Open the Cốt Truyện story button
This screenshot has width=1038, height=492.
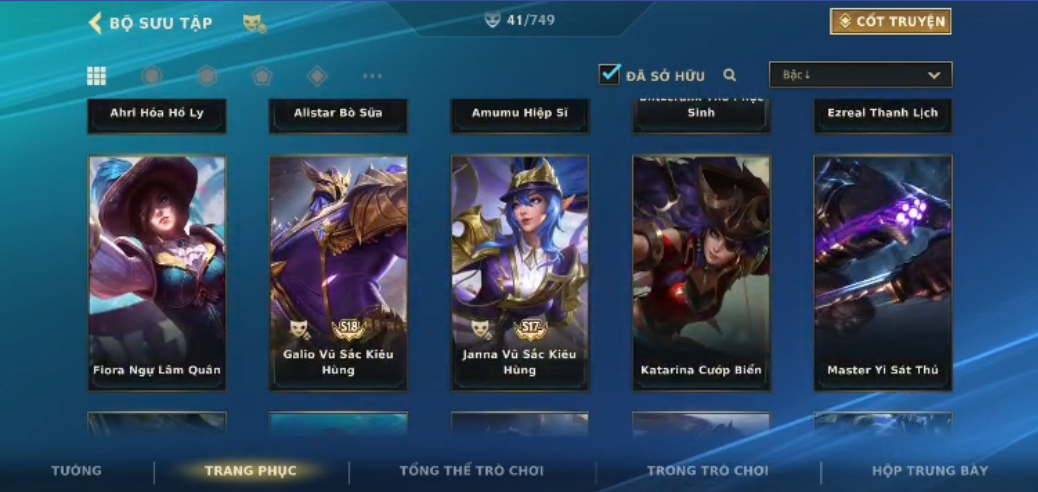[890, 21]
